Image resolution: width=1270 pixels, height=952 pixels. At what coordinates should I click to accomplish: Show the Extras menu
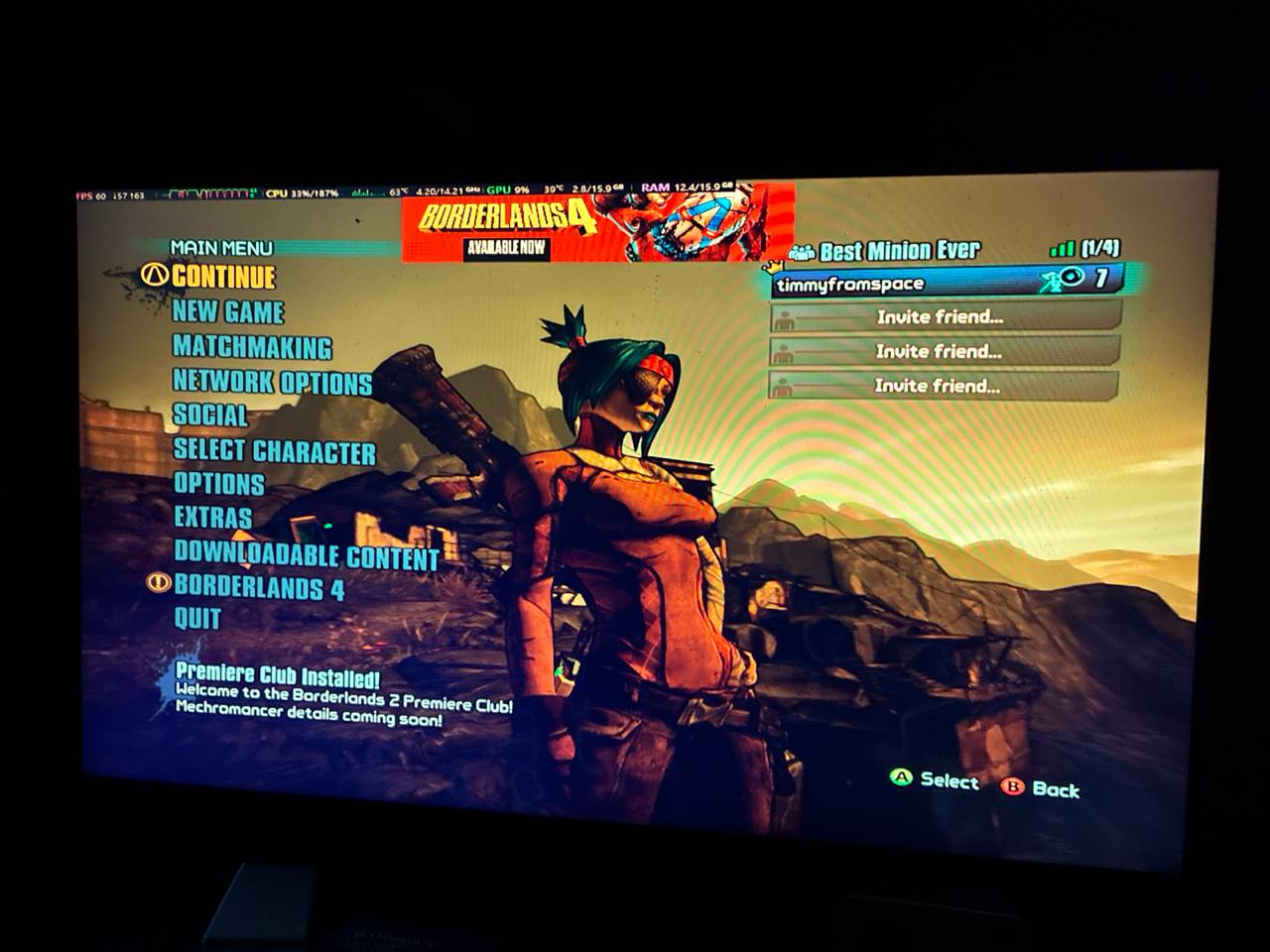coord(213,518)
